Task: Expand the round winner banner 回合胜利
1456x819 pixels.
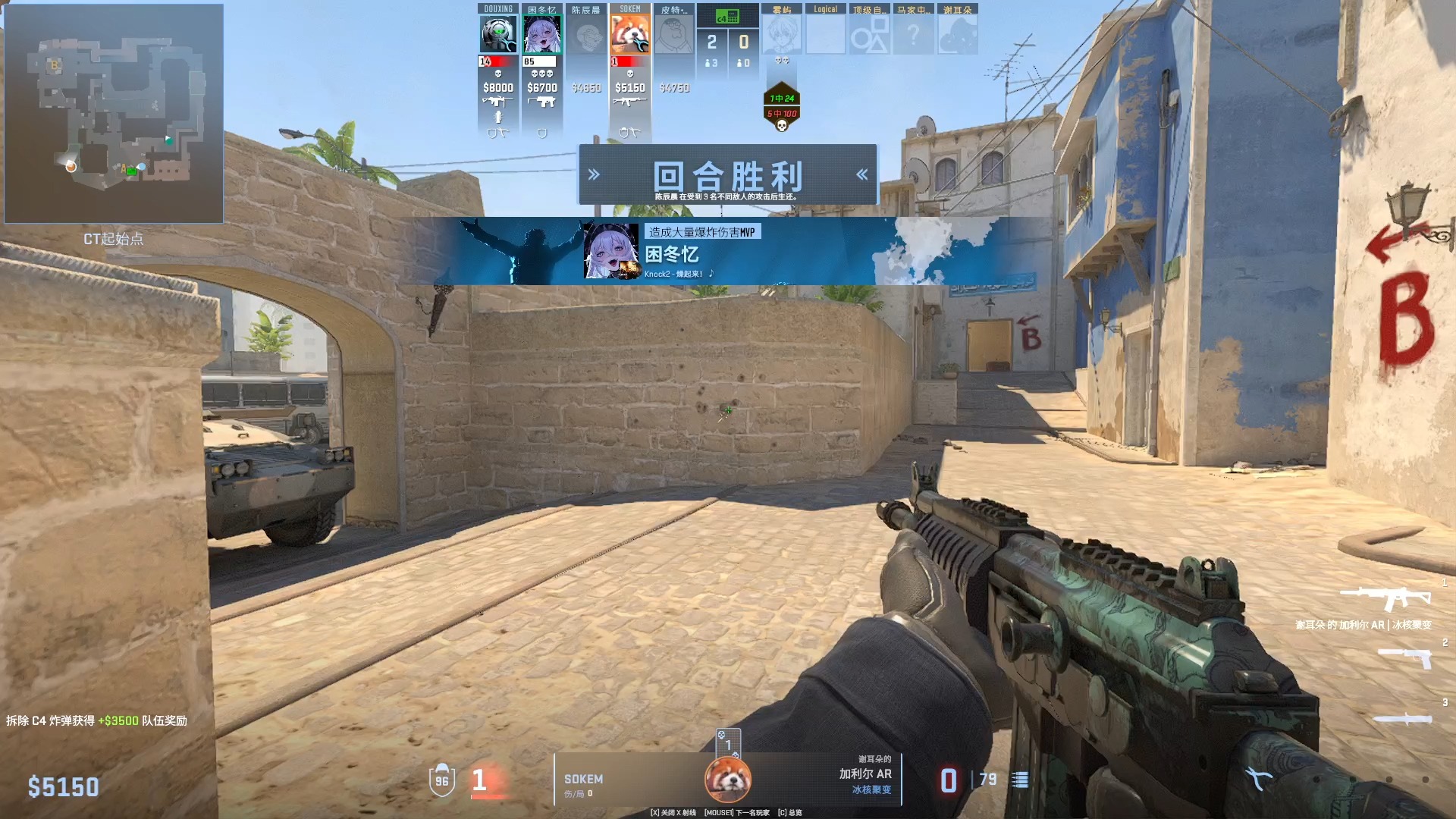Action: (728, 175)
